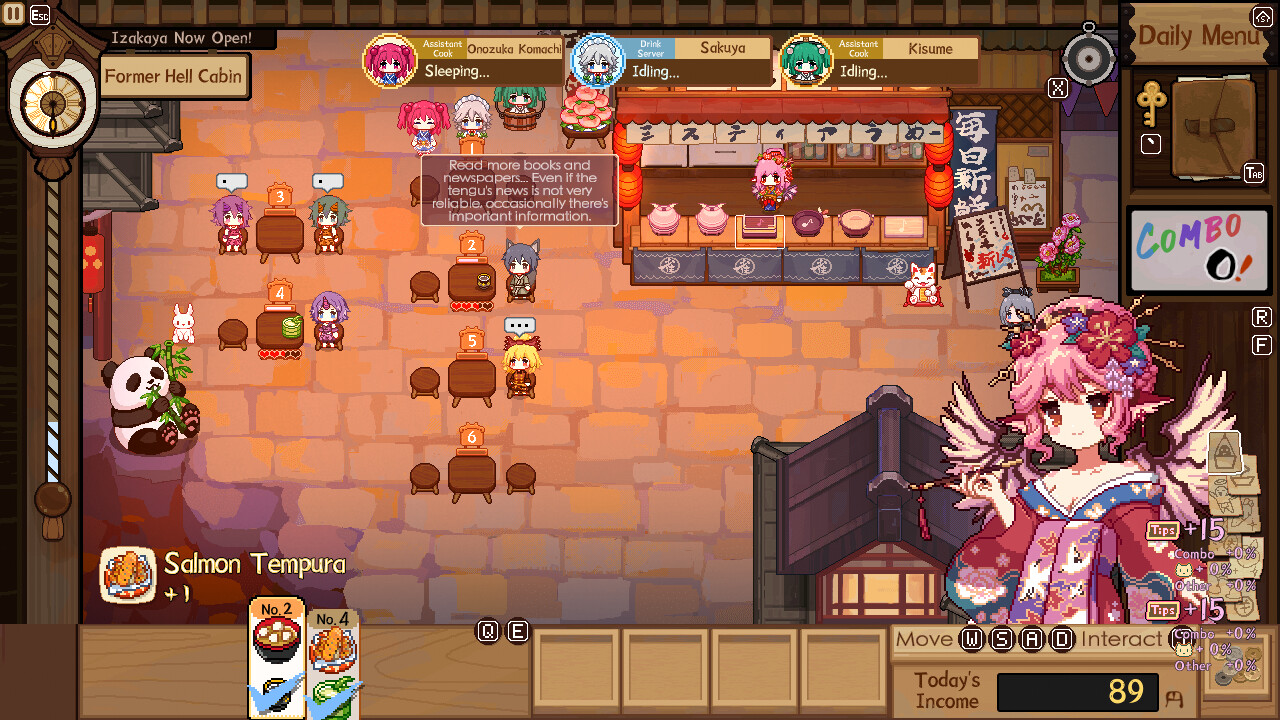1280x720 pixels.
Task: Click the Q key icon near the bottom
Action: (x=488, y=631)
